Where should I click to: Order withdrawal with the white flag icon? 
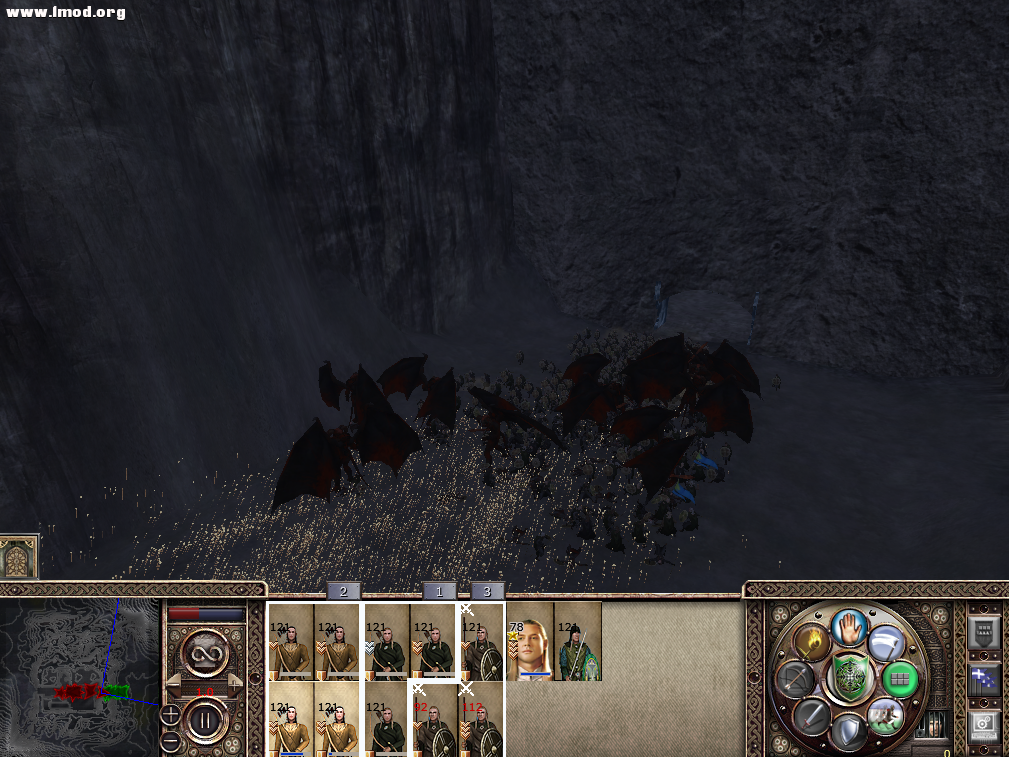[887, 642]
